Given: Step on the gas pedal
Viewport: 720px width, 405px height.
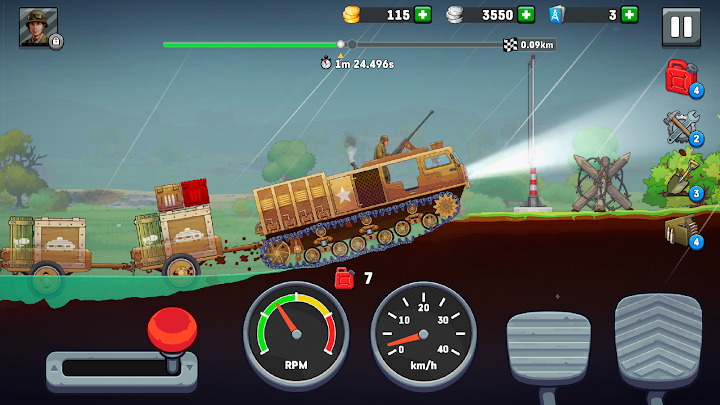Looking at the screenshot, I should coord(657,338).
